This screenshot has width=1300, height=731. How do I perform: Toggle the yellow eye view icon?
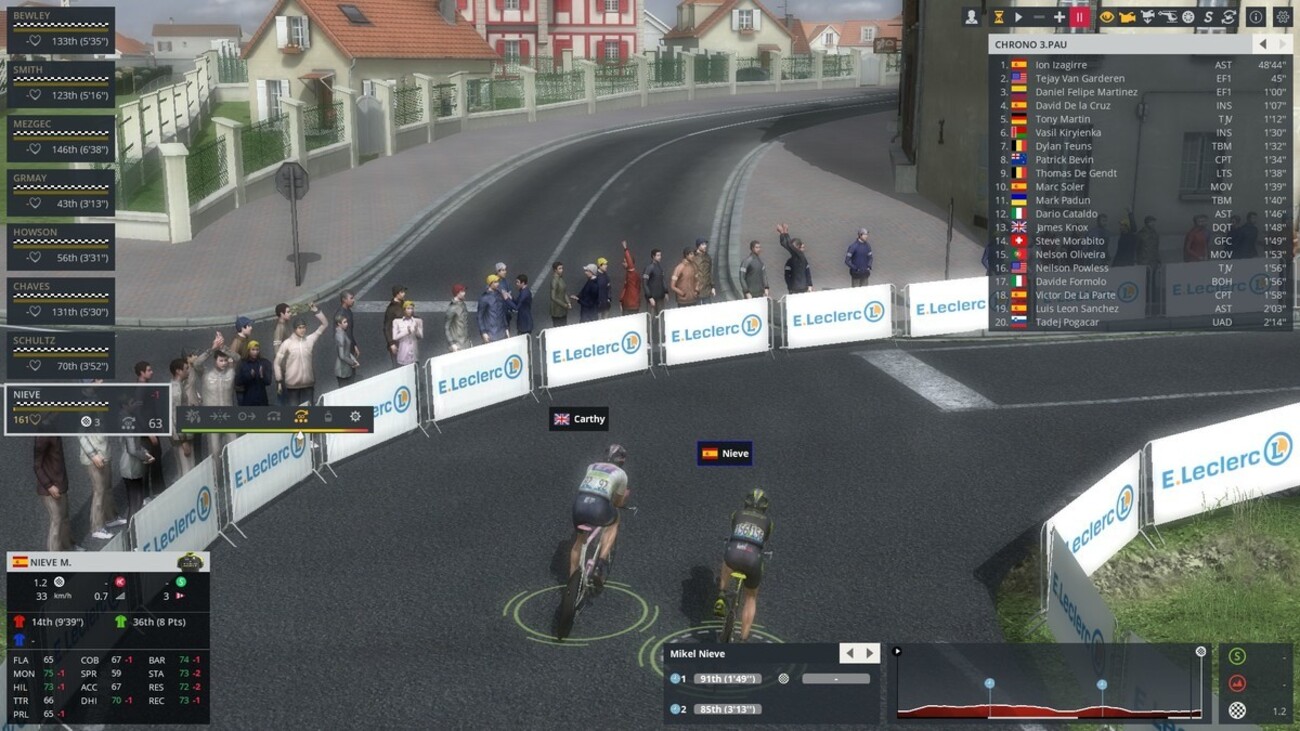tap(1106, 17)
